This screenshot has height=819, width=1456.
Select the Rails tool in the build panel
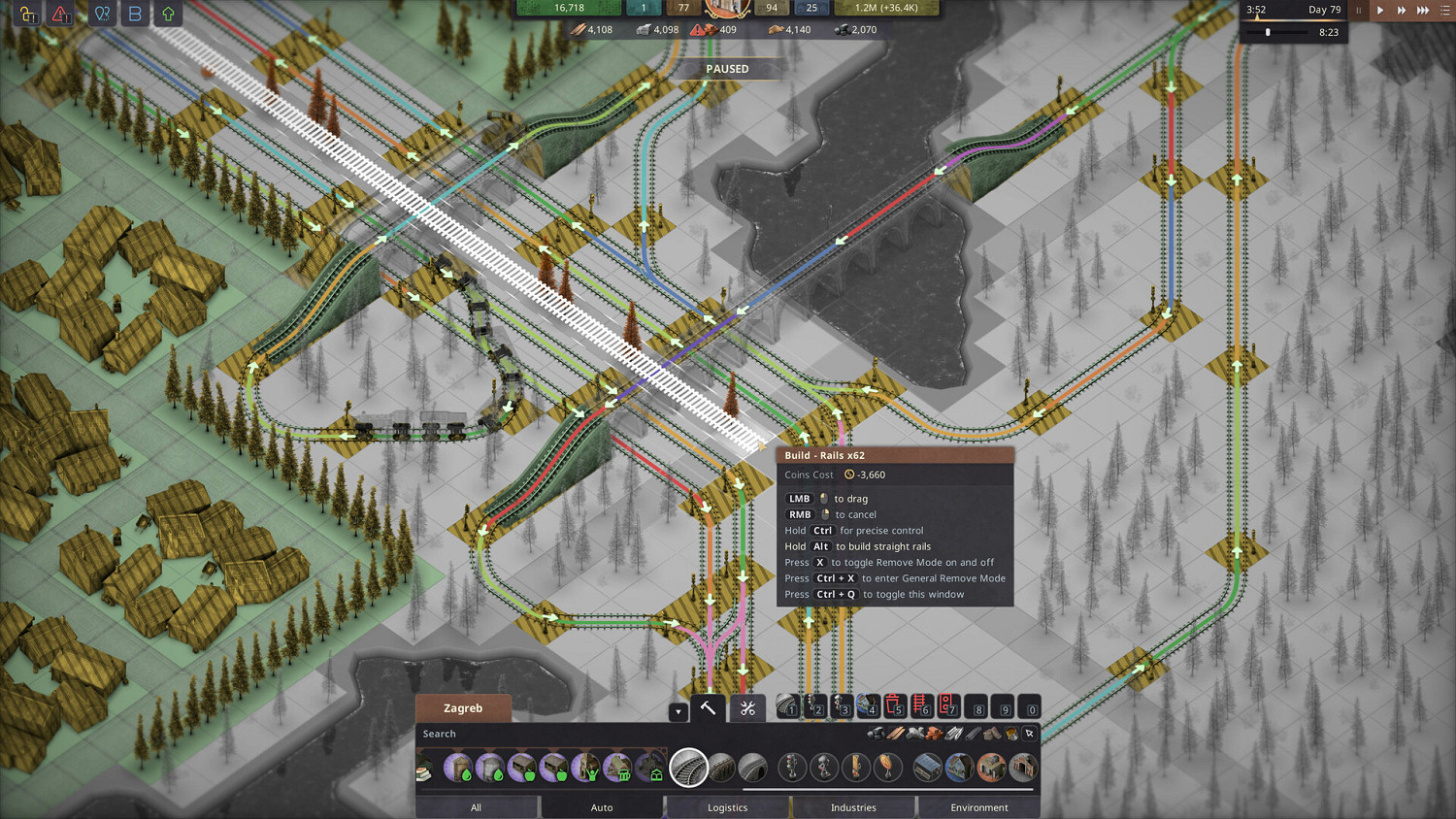click(690, 769)
